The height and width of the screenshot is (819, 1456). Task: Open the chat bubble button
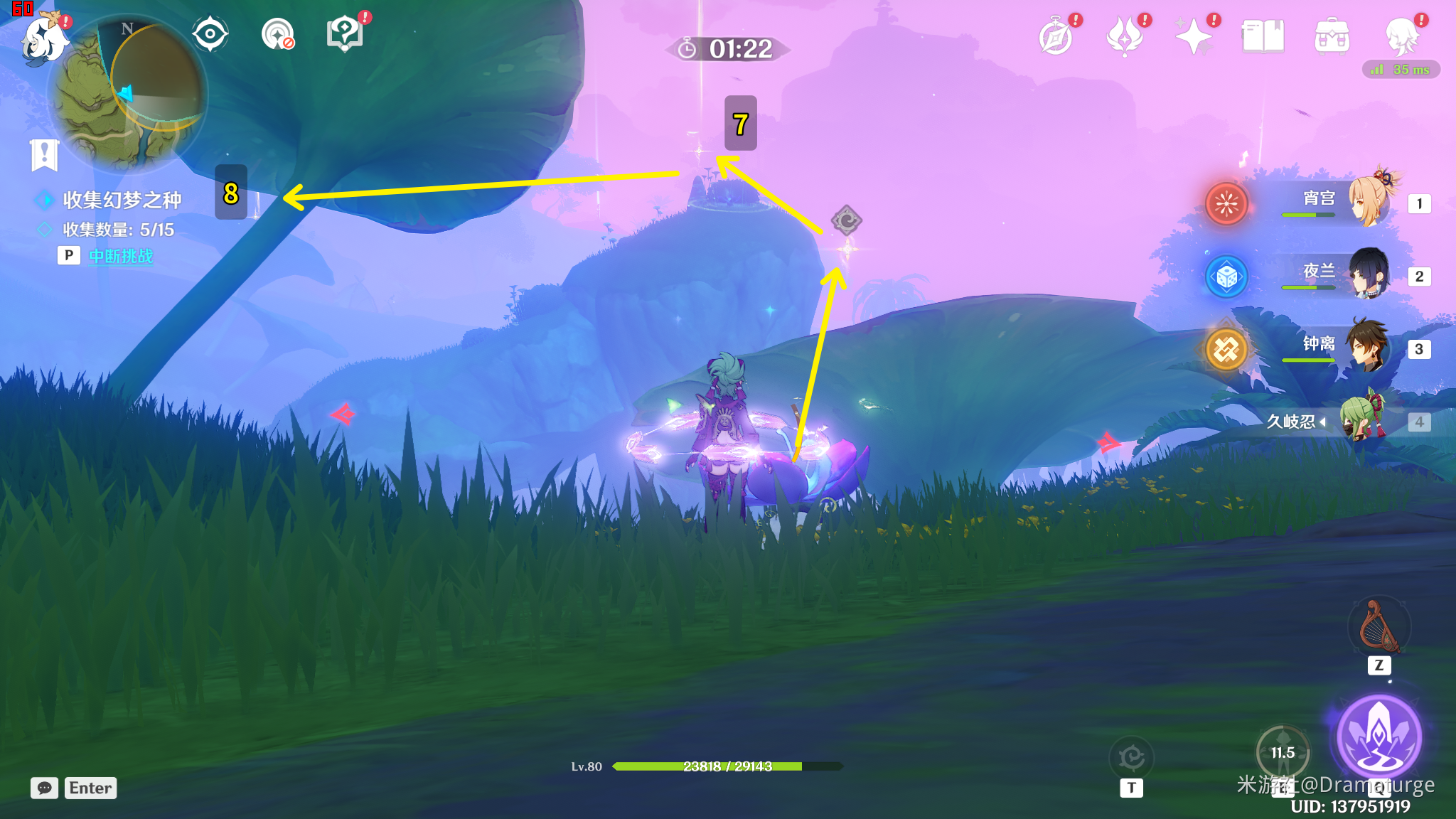44,788
